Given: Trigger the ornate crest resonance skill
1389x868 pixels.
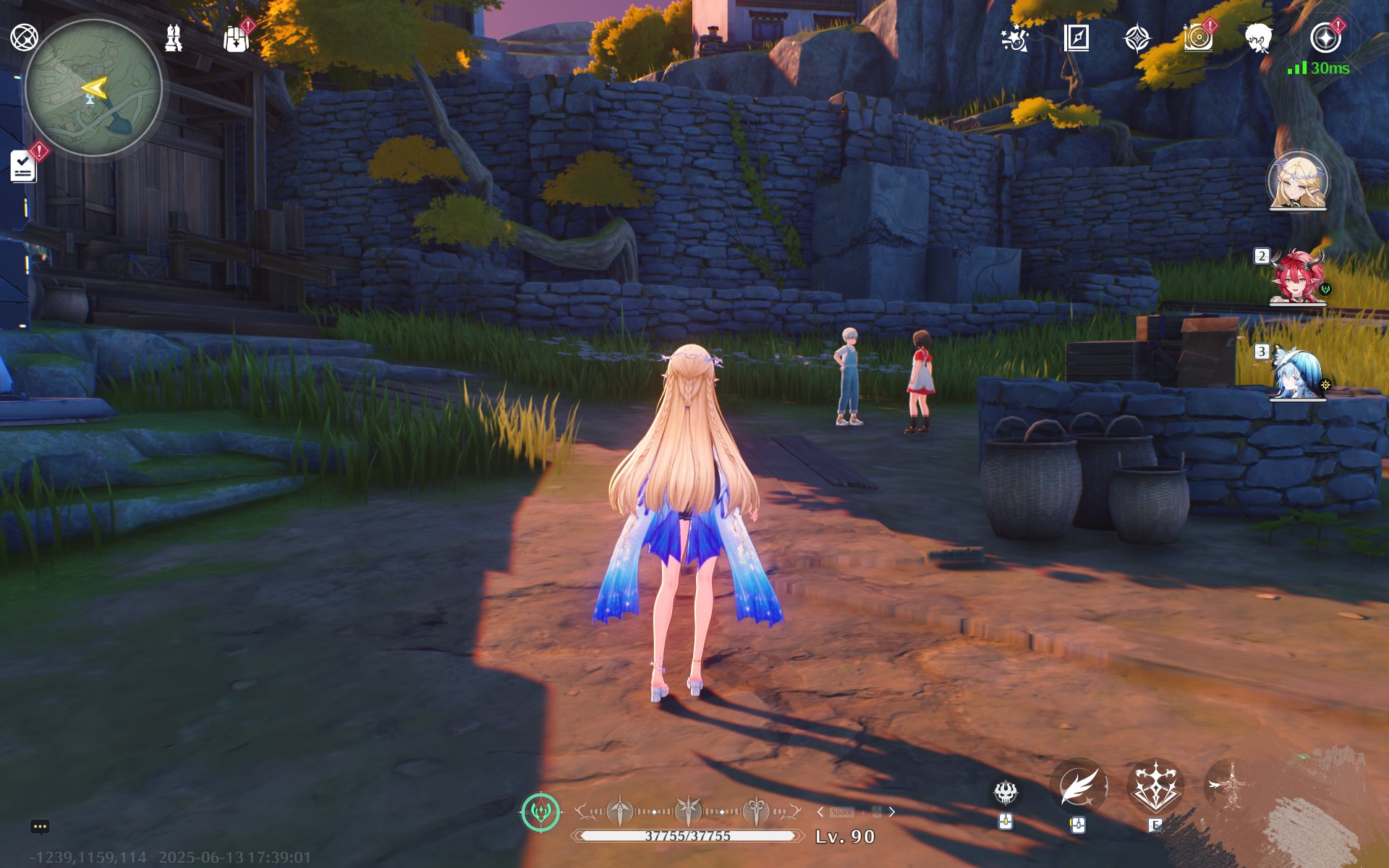Looking at the screenshot, I should tap(1155, 786).
